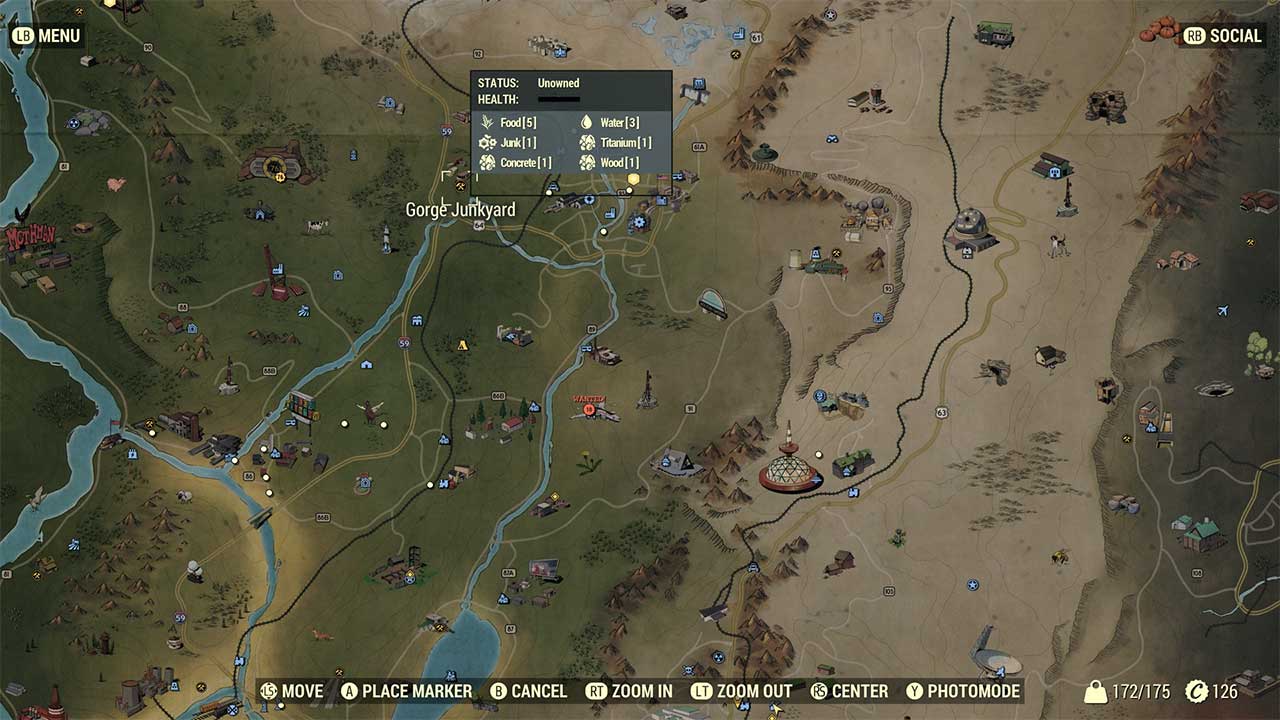Select the Gorge Junkyard map label
1280x720 pixels.
(x=460, y=210)
